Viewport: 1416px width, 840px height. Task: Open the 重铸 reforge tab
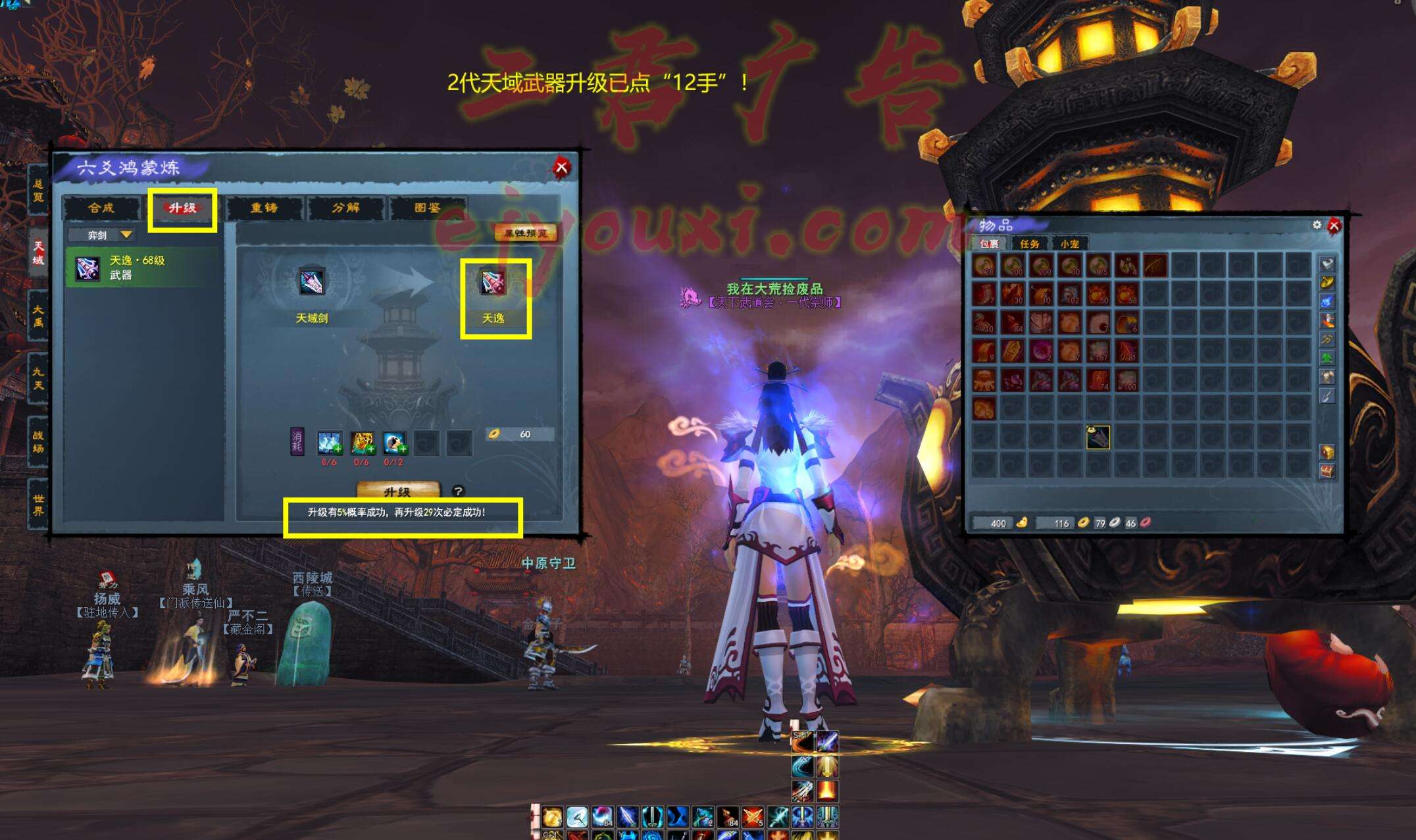[264, 208]
